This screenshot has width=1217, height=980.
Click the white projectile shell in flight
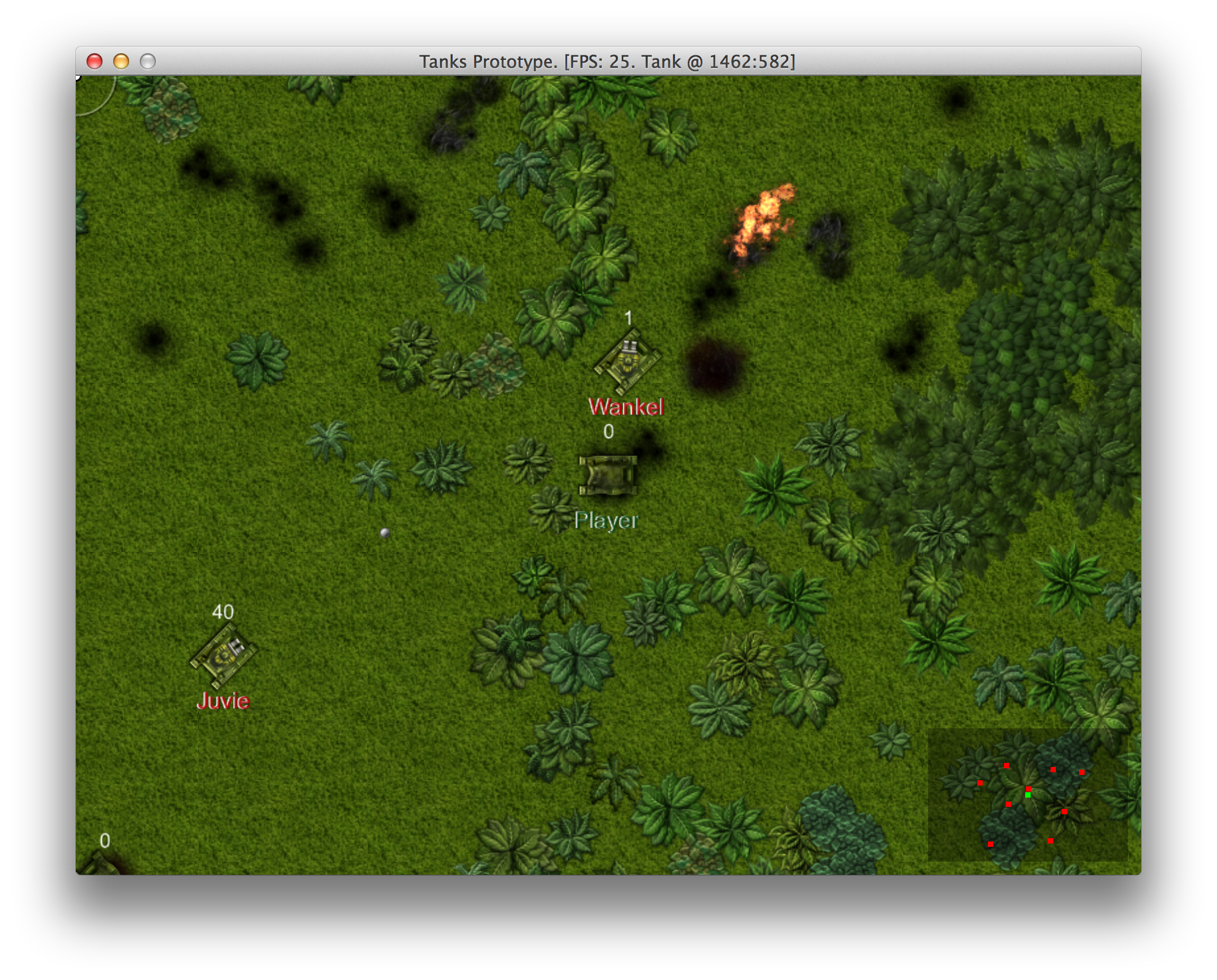383,532
